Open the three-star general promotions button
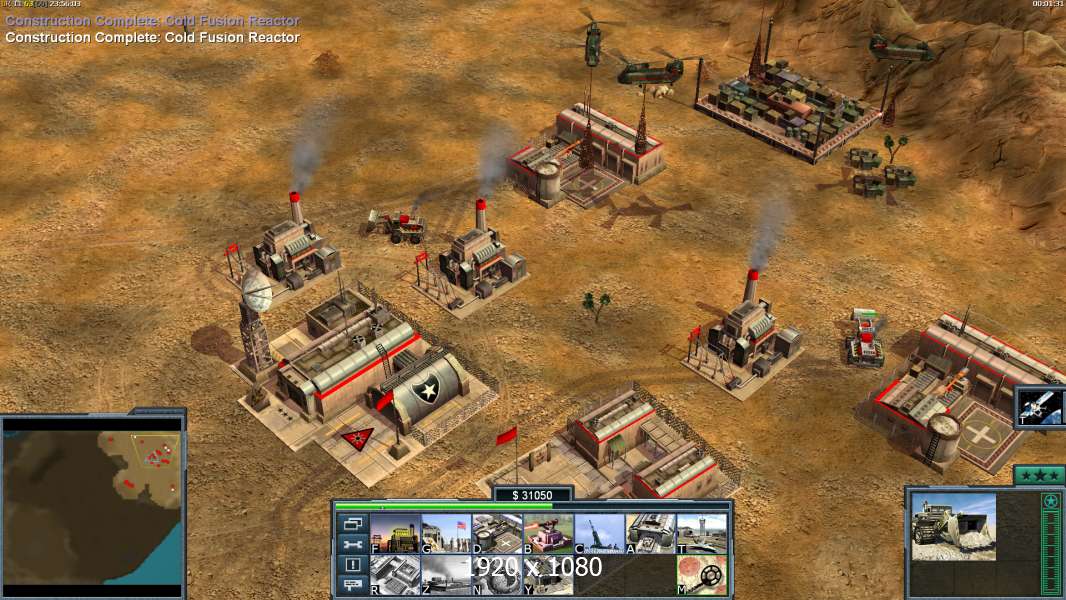Screen dimensions: 1066x600 tap(1038, 474)
